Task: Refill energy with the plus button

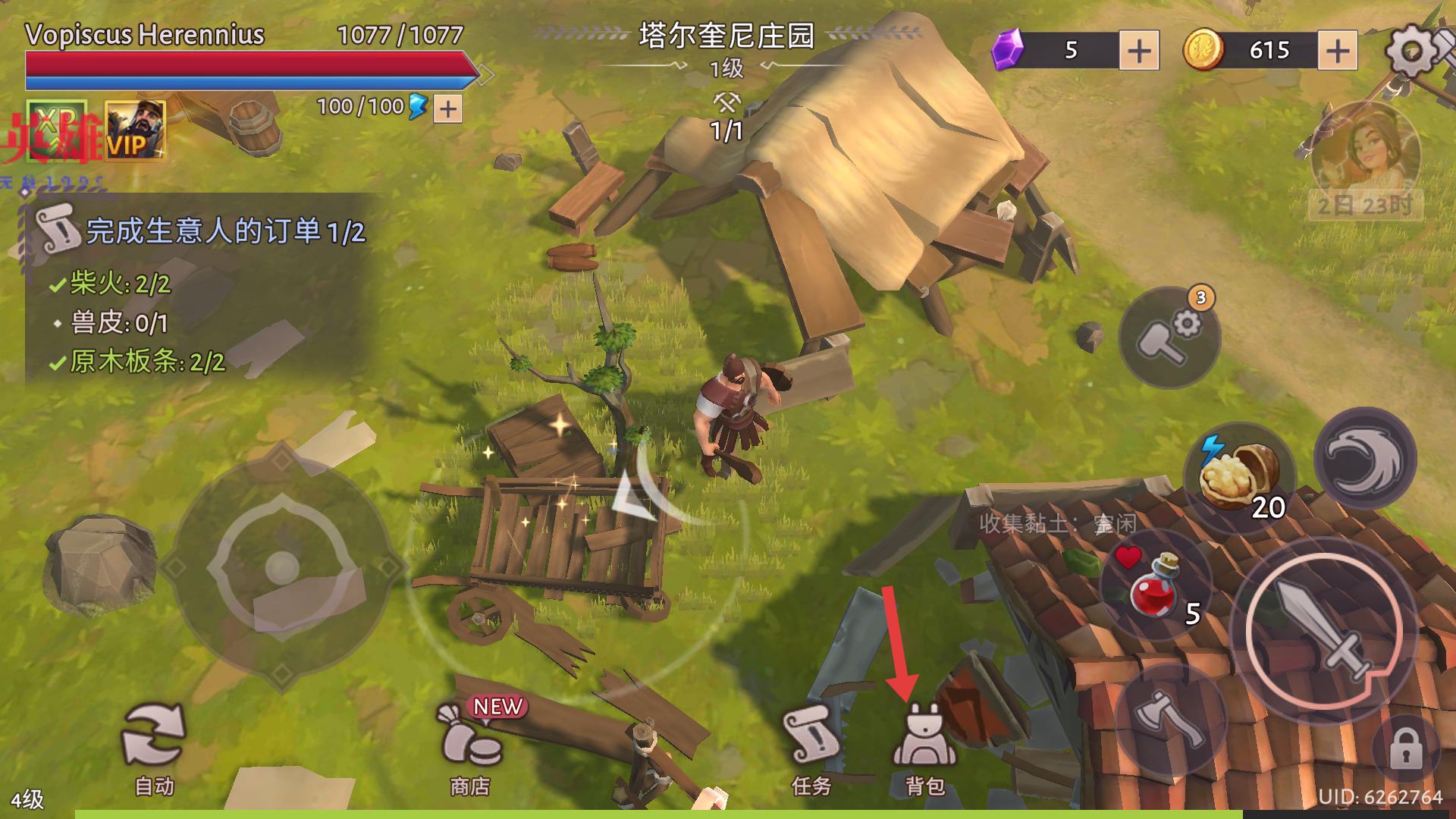Action: pyautogui.click(x=448, y=109)
